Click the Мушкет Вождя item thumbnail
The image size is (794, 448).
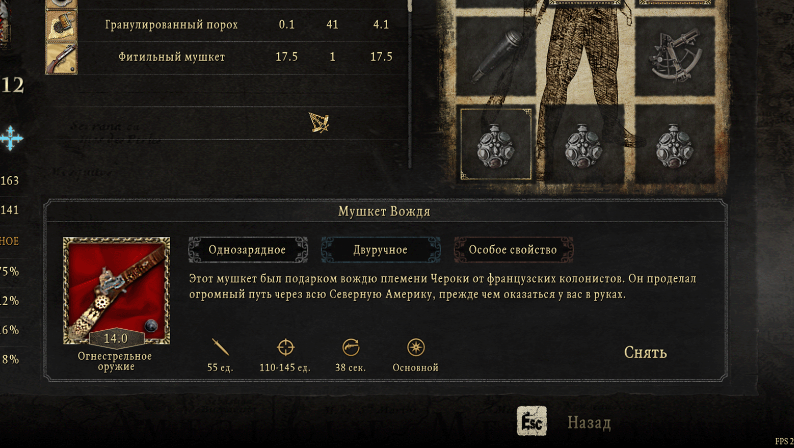[116, 291]
